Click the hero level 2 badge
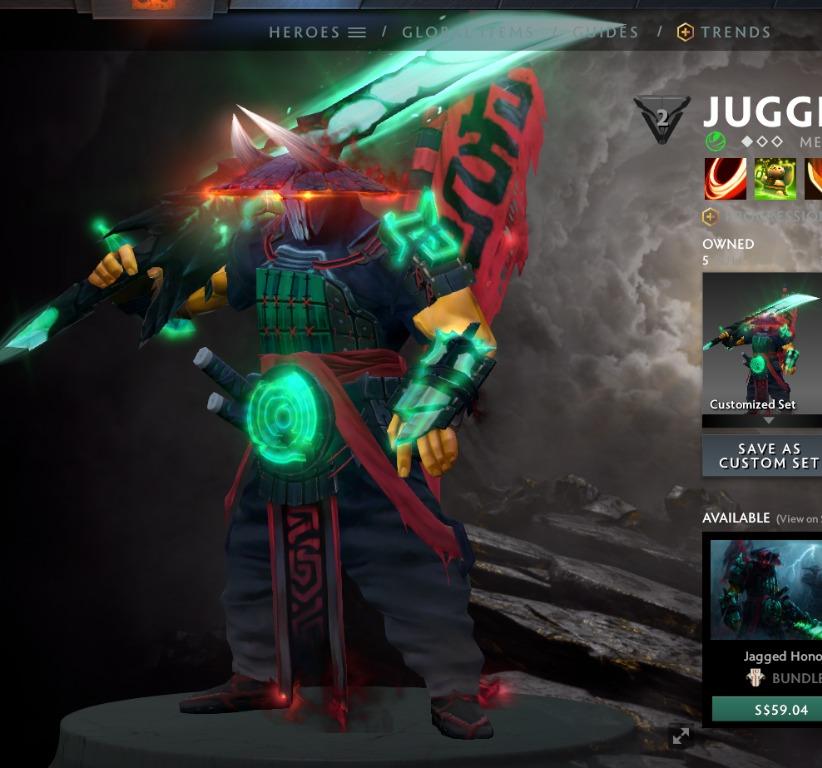Screen dimensions: 822x768 click(x=662, y=119)
